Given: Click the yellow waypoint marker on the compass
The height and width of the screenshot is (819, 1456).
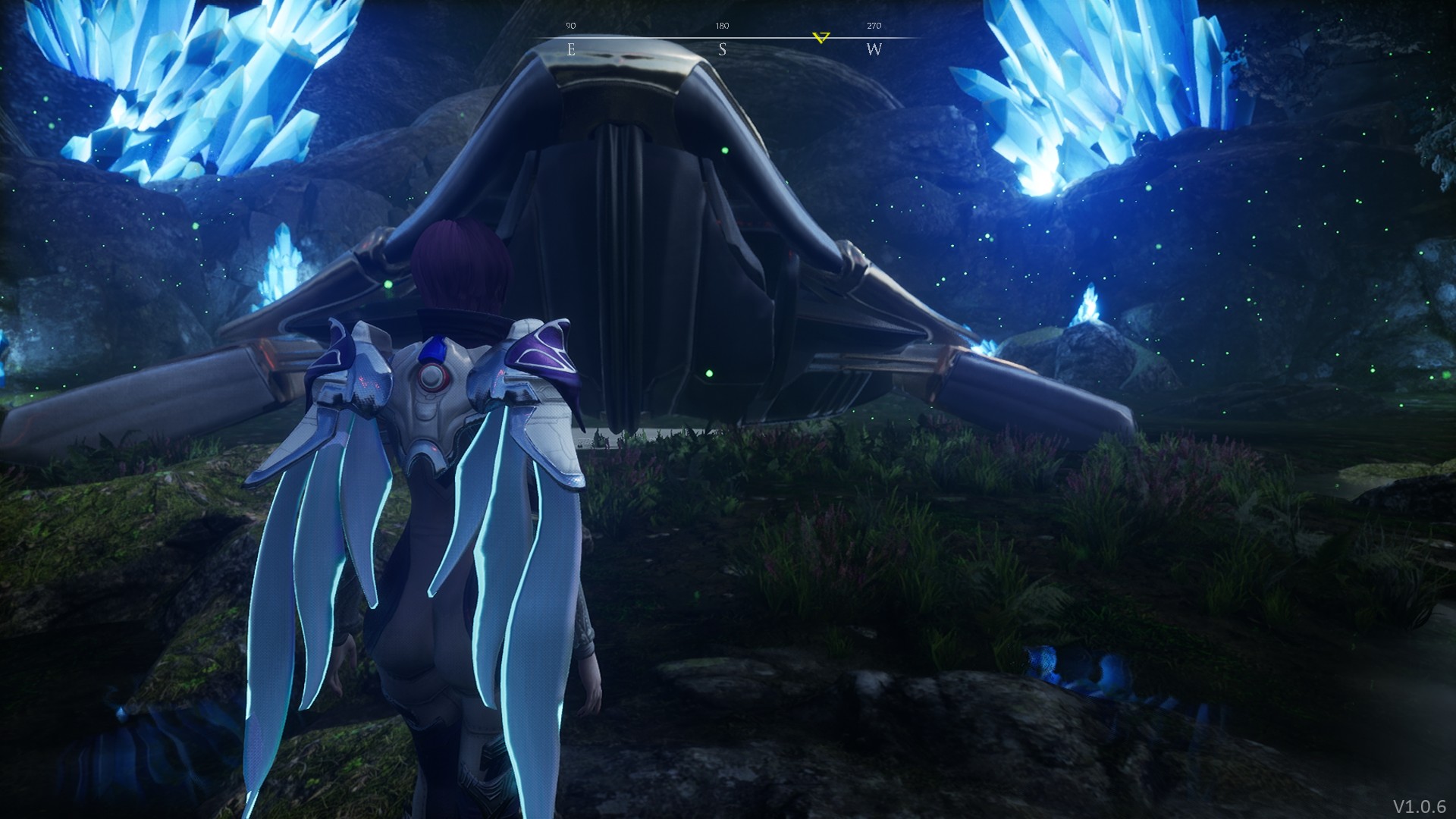Looking at the screenshot, I should click(821, 37).
